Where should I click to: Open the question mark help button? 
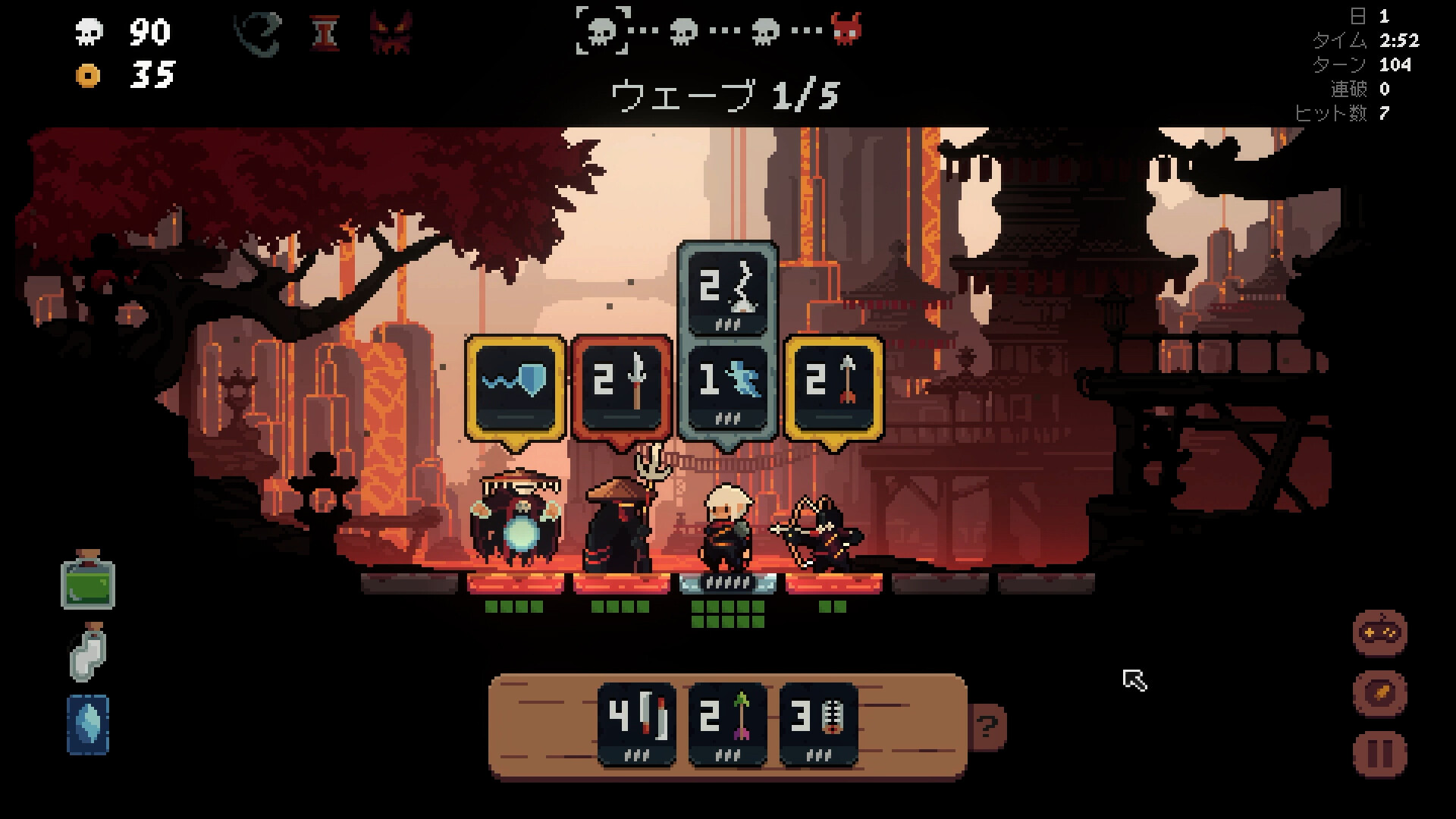pos(987,727)
